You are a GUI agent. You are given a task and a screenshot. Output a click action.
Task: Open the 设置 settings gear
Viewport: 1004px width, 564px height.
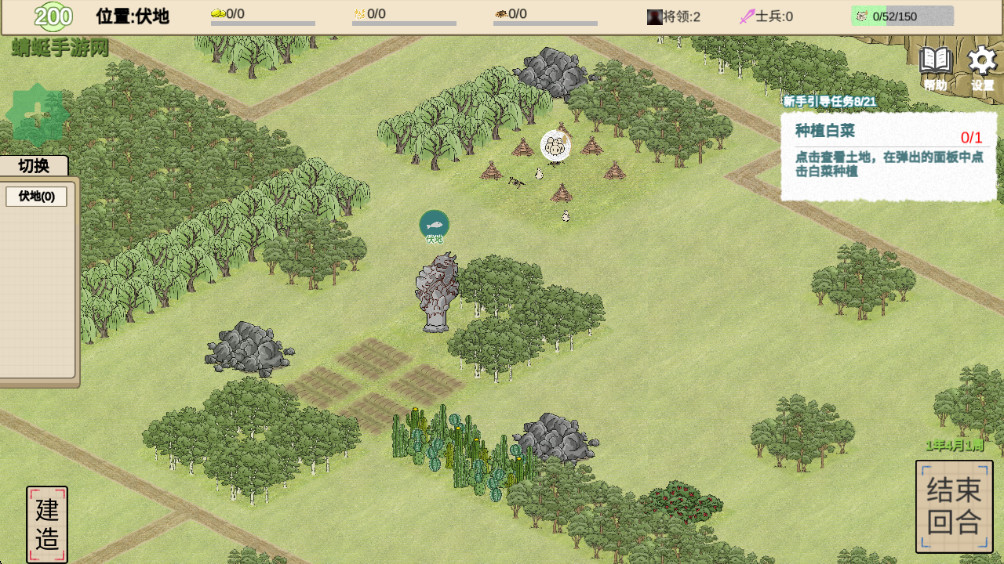point(982,66)
